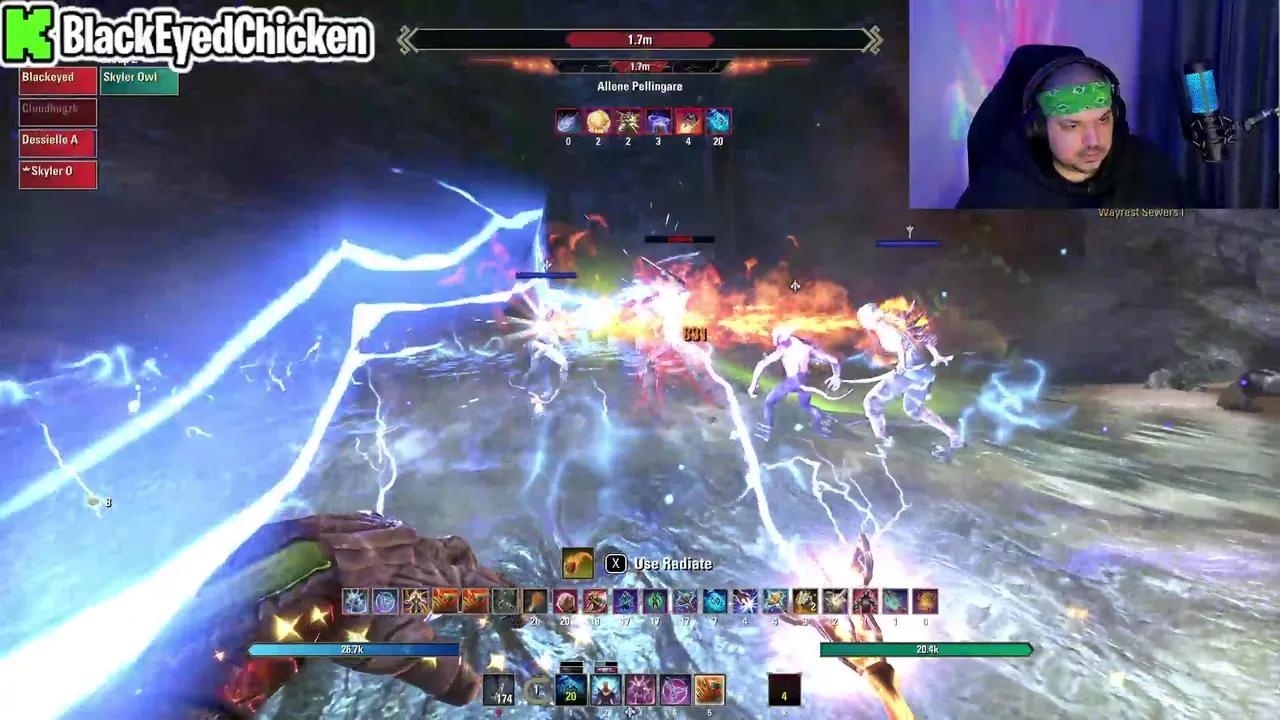Screen dimensions: 1280x720
Task: Activate the ultimate ability showing 174
Action: (498, 690)
